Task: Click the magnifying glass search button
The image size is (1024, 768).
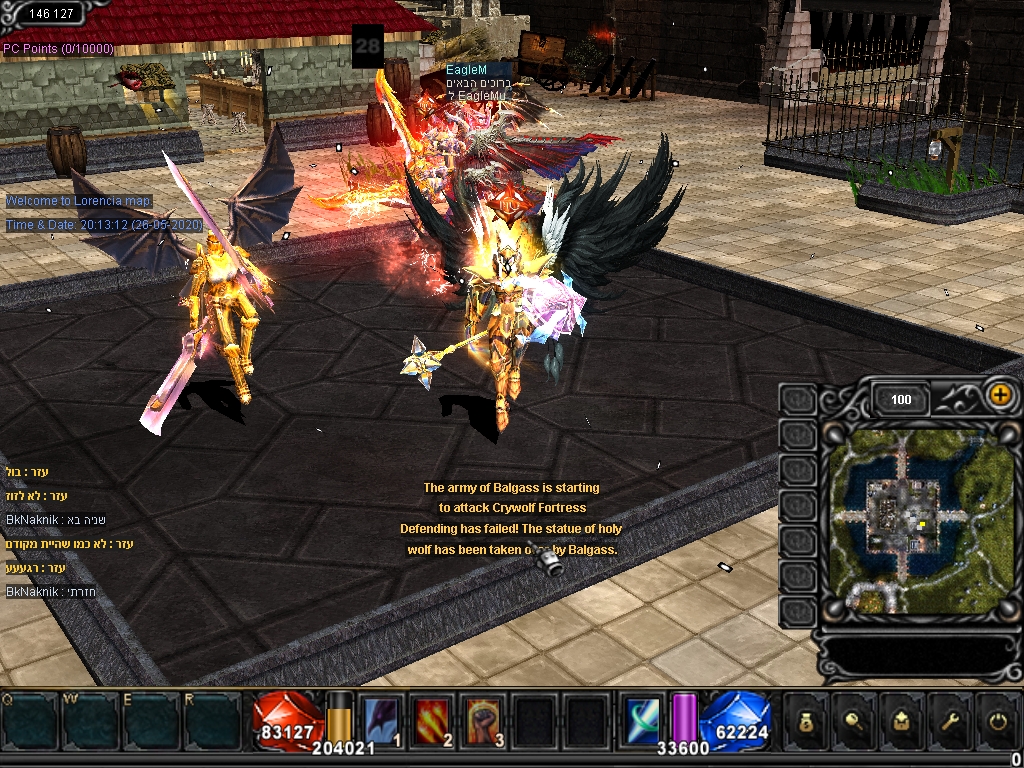Action: point(853,722)
